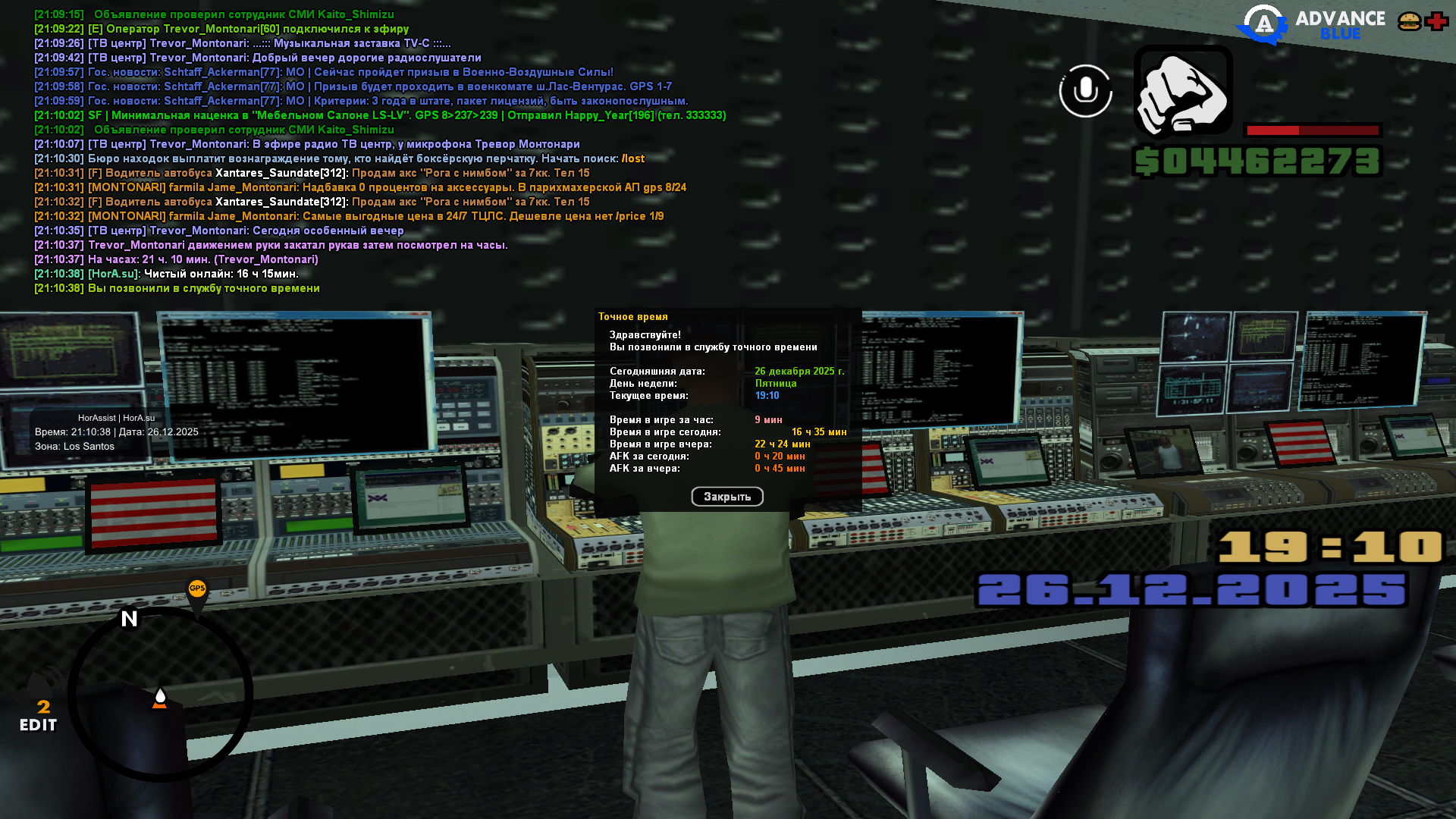Open the circular radar minimap

(x=160, y=694)
